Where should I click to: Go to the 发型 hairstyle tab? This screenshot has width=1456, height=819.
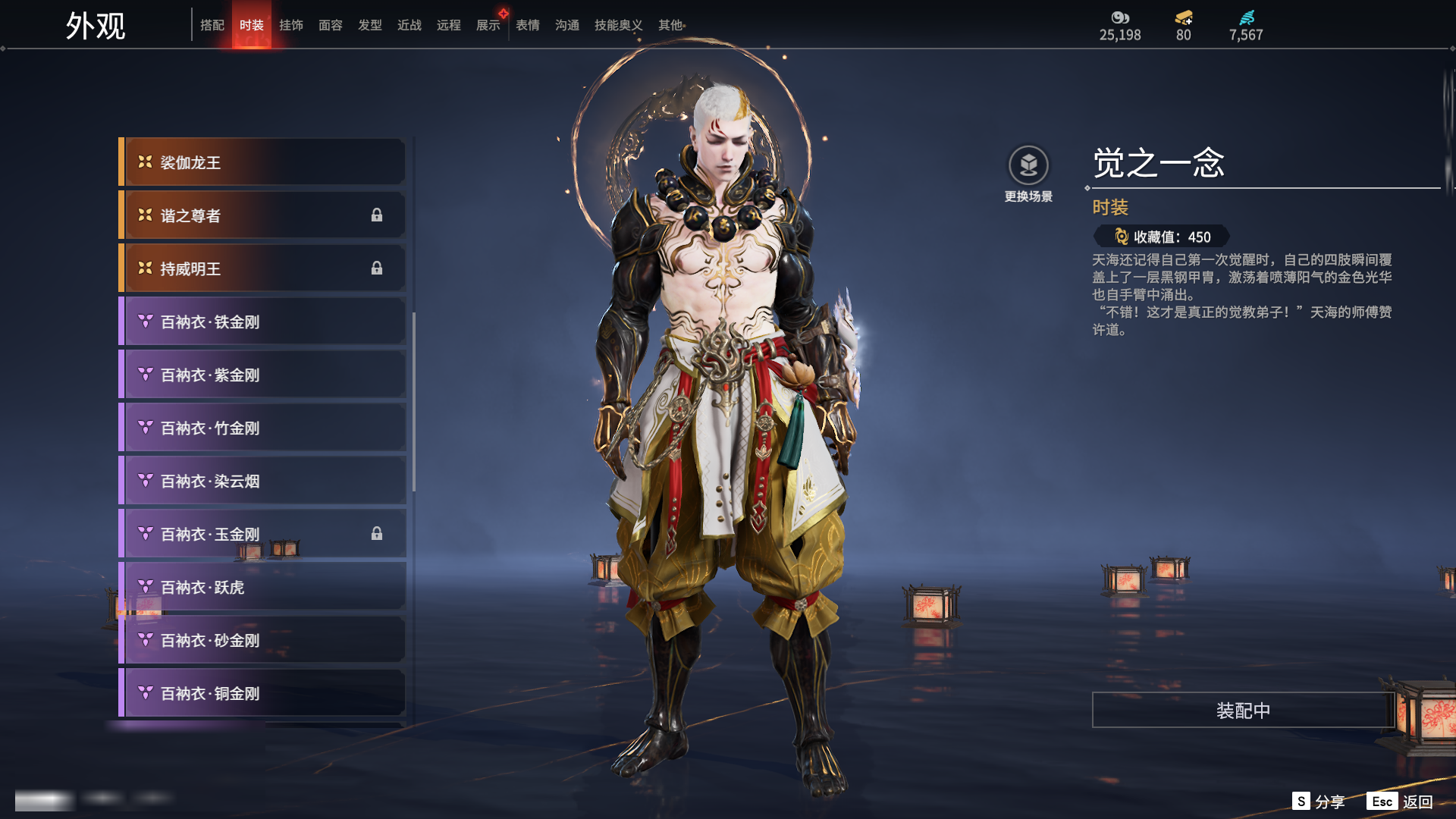pos(370,25)
